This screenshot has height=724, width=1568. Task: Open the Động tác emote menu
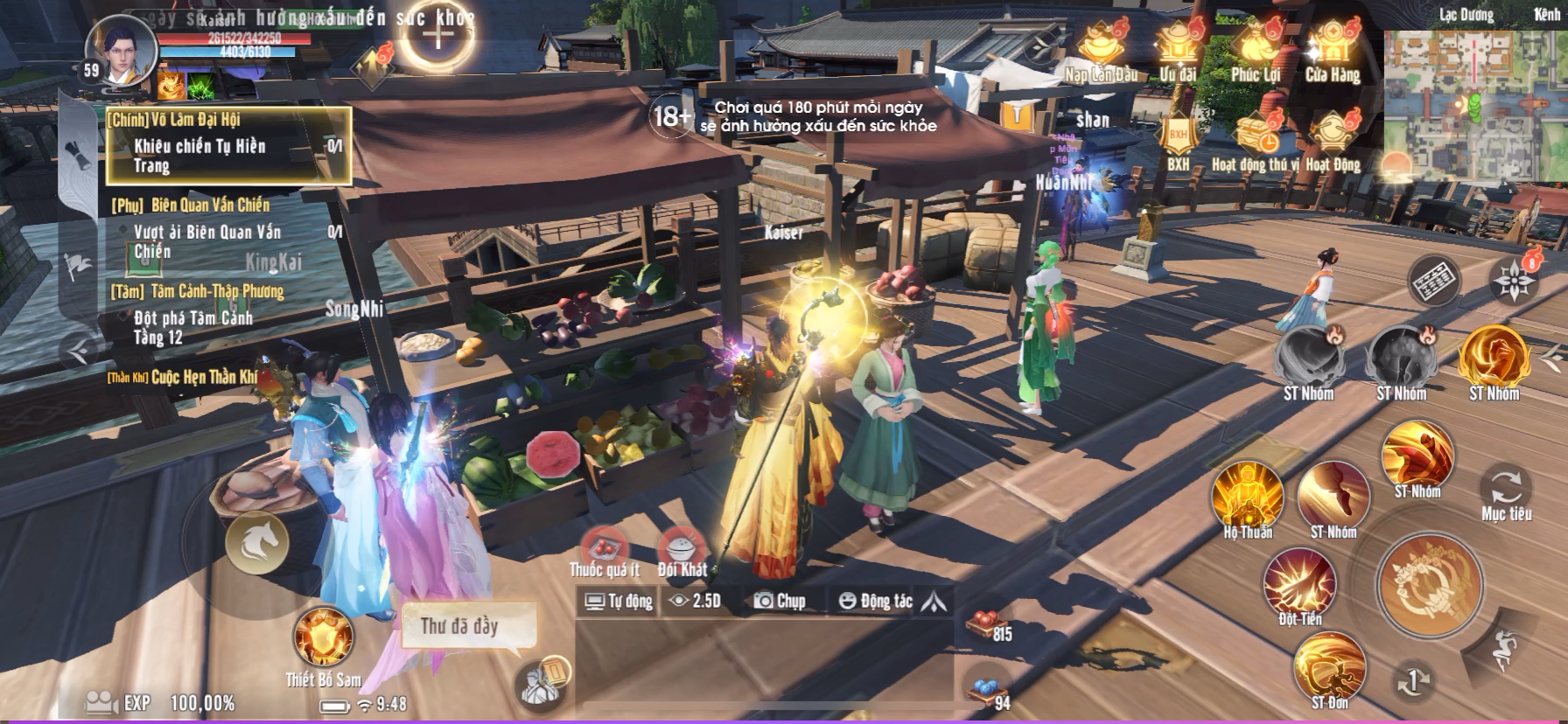875,601
